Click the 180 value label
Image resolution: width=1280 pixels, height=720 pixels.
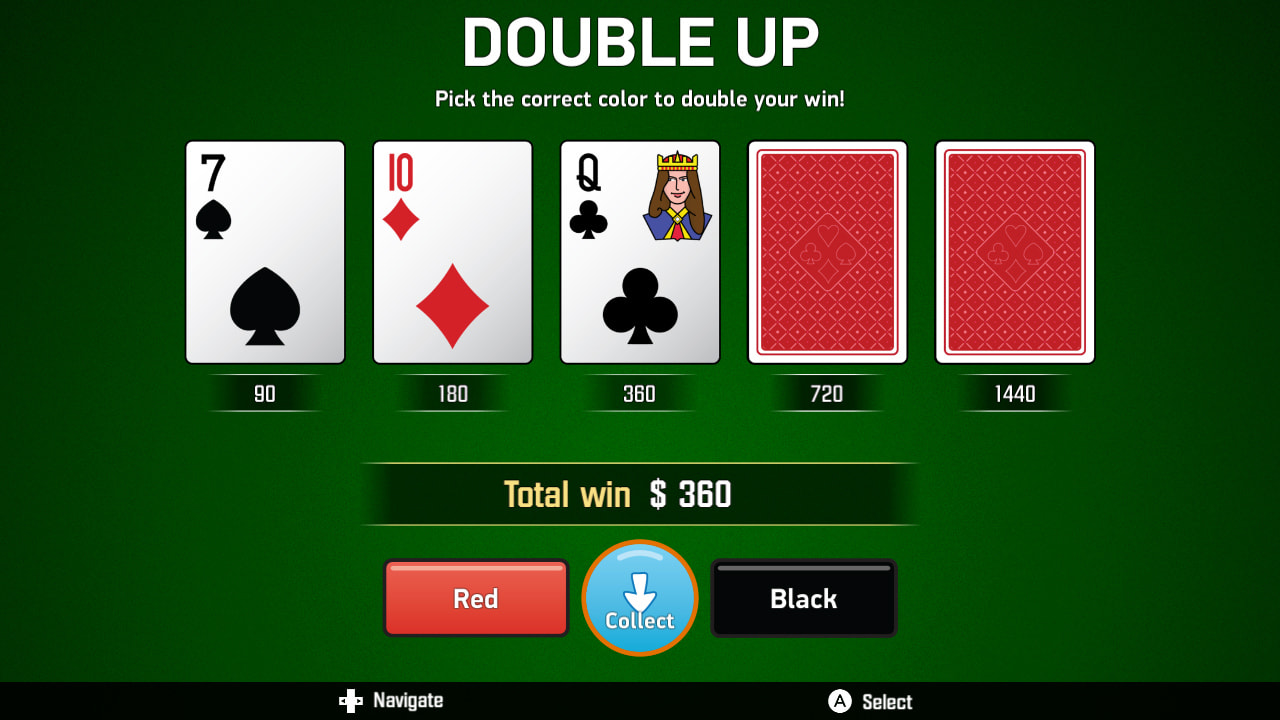452,393
